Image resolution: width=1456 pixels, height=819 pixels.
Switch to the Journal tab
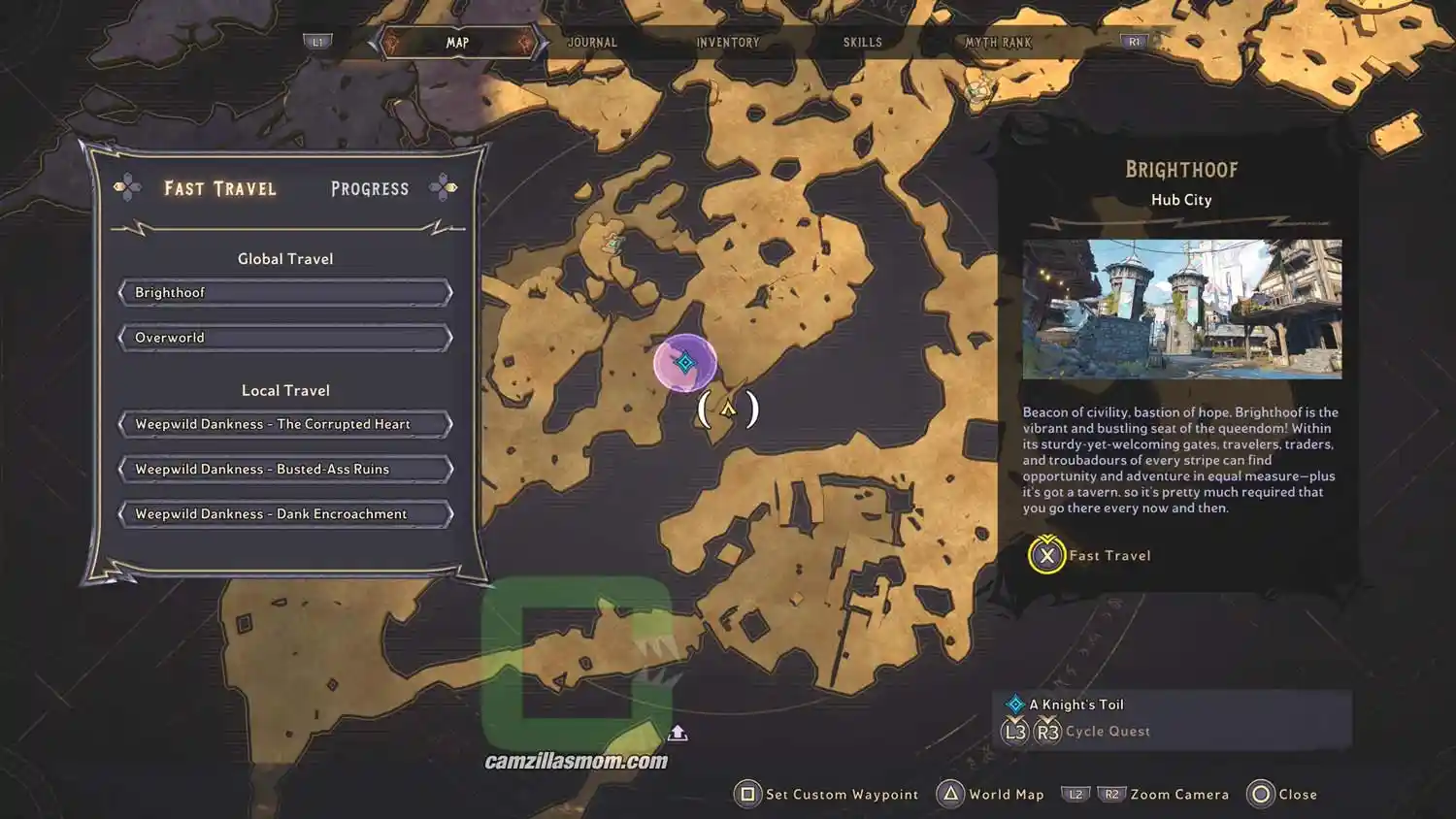591,43
